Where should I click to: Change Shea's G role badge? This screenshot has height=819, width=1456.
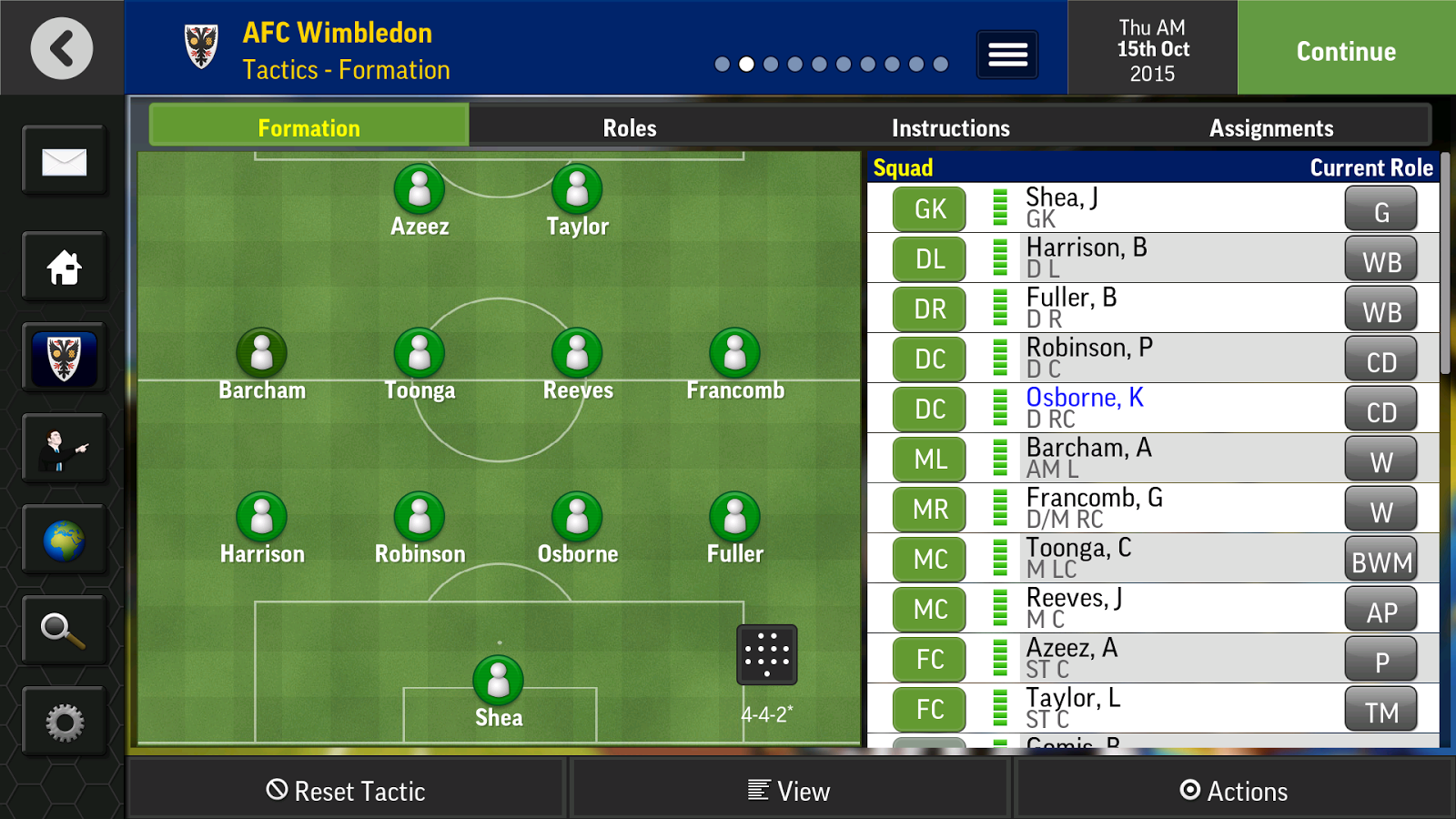1381,209
